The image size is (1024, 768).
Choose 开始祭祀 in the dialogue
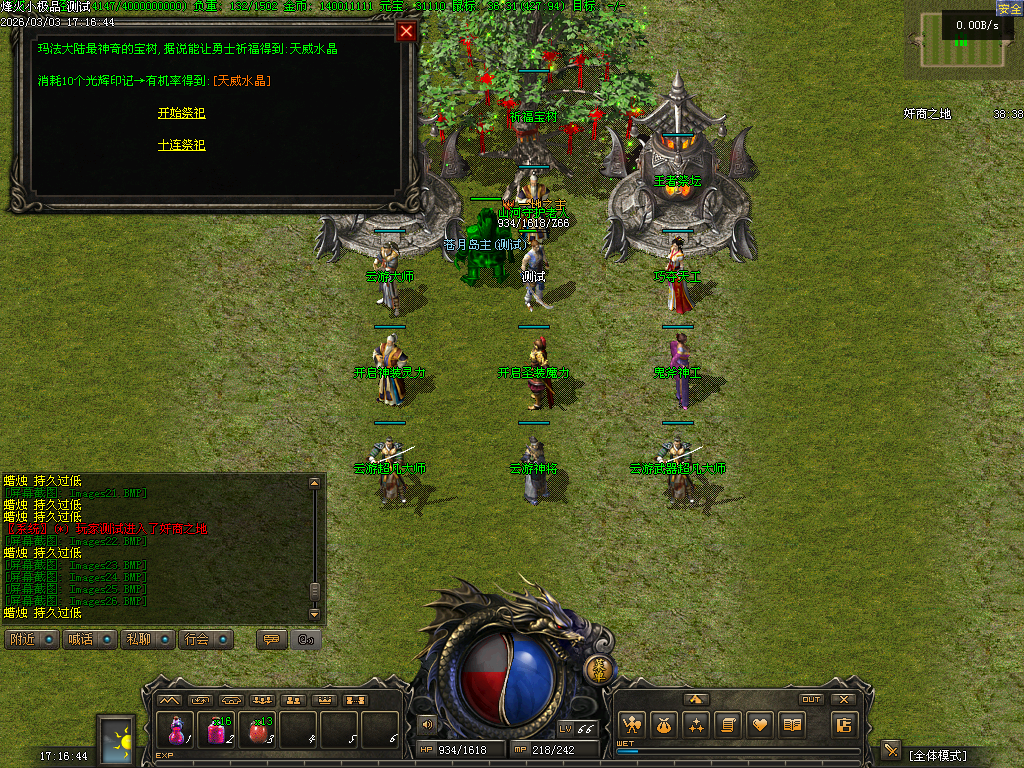point(181,113)
